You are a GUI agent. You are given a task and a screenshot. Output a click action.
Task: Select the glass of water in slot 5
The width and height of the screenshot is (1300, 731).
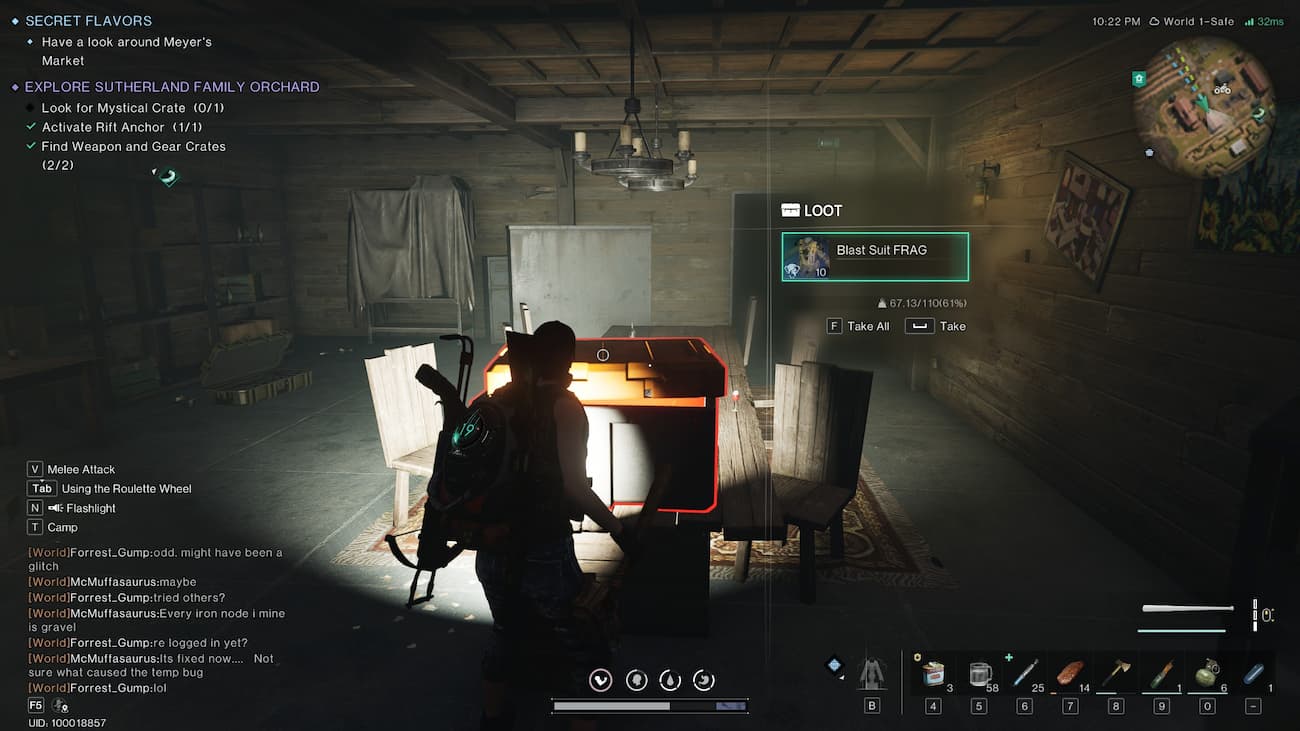[x=978, y=673]
